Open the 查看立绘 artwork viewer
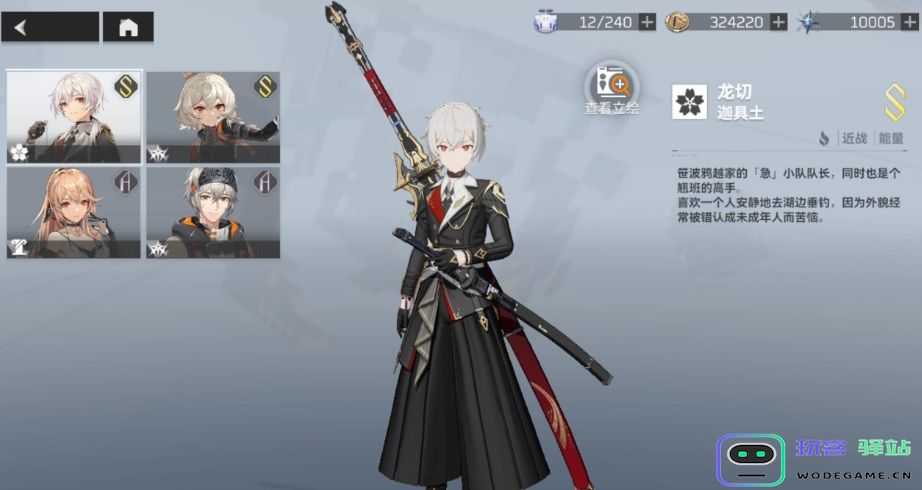 point(611,90)
